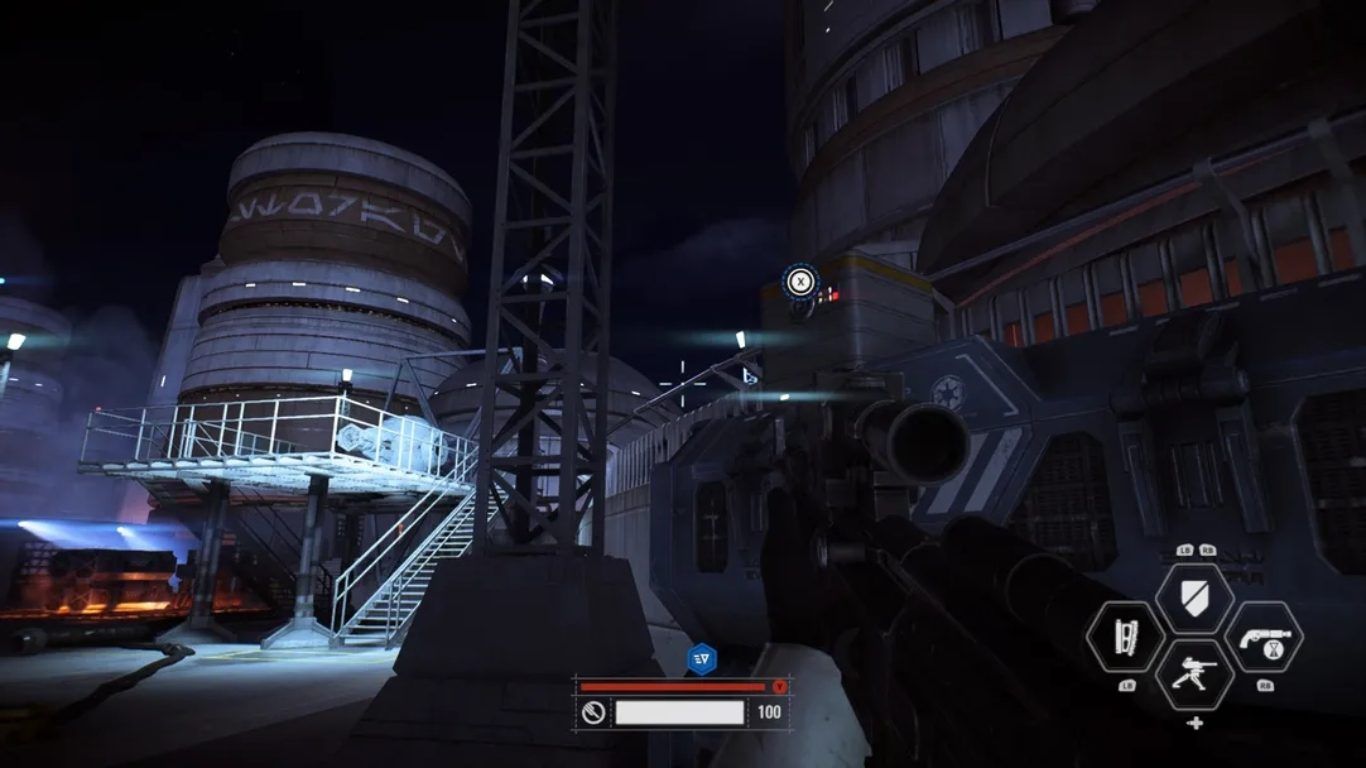Click the blue hexagon badge above the health bar
This screenshot has height=768, width=1366.
pos(701,658)
